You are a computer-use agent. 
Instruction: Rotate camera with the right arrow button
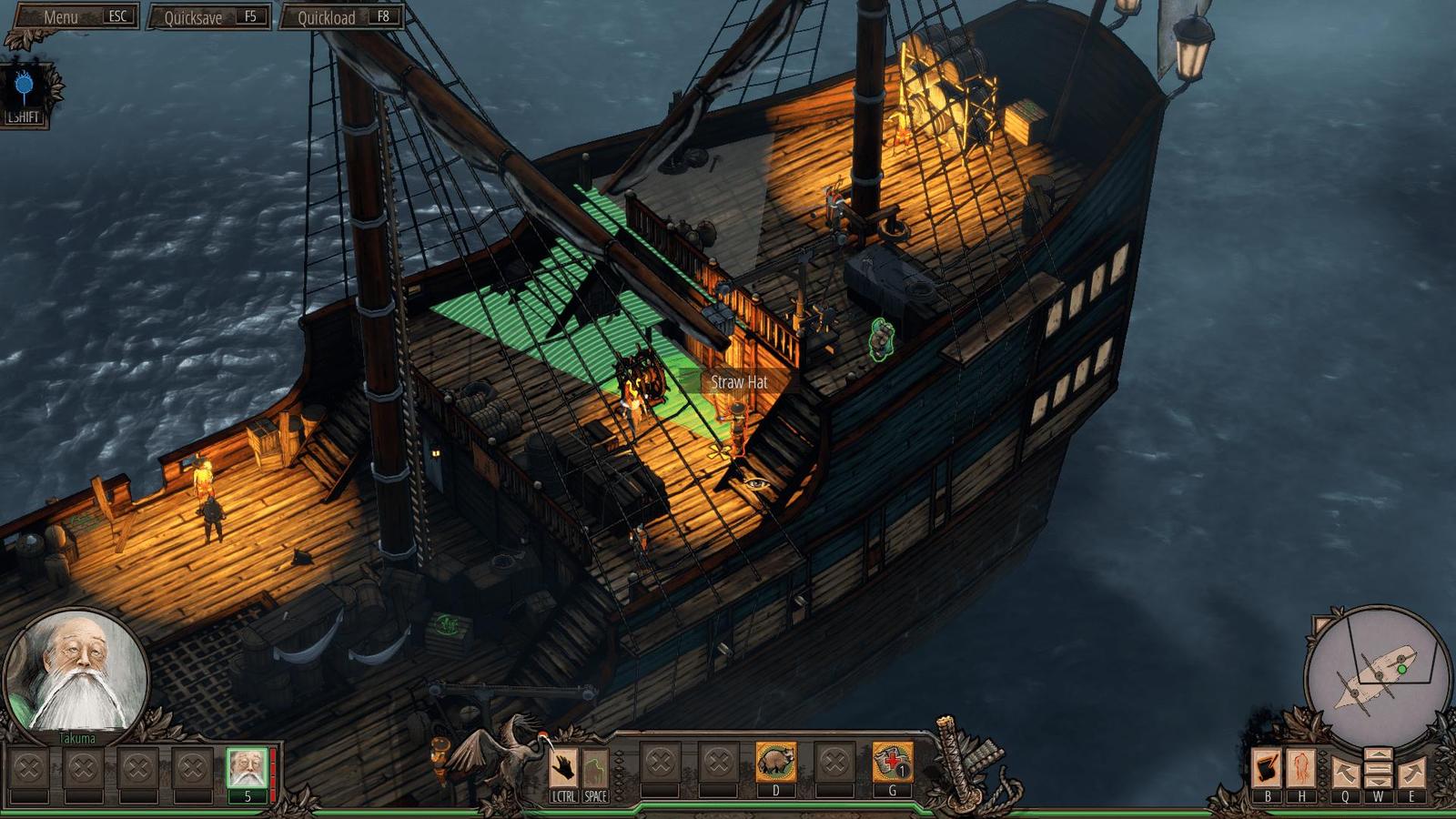[1411, 773]
